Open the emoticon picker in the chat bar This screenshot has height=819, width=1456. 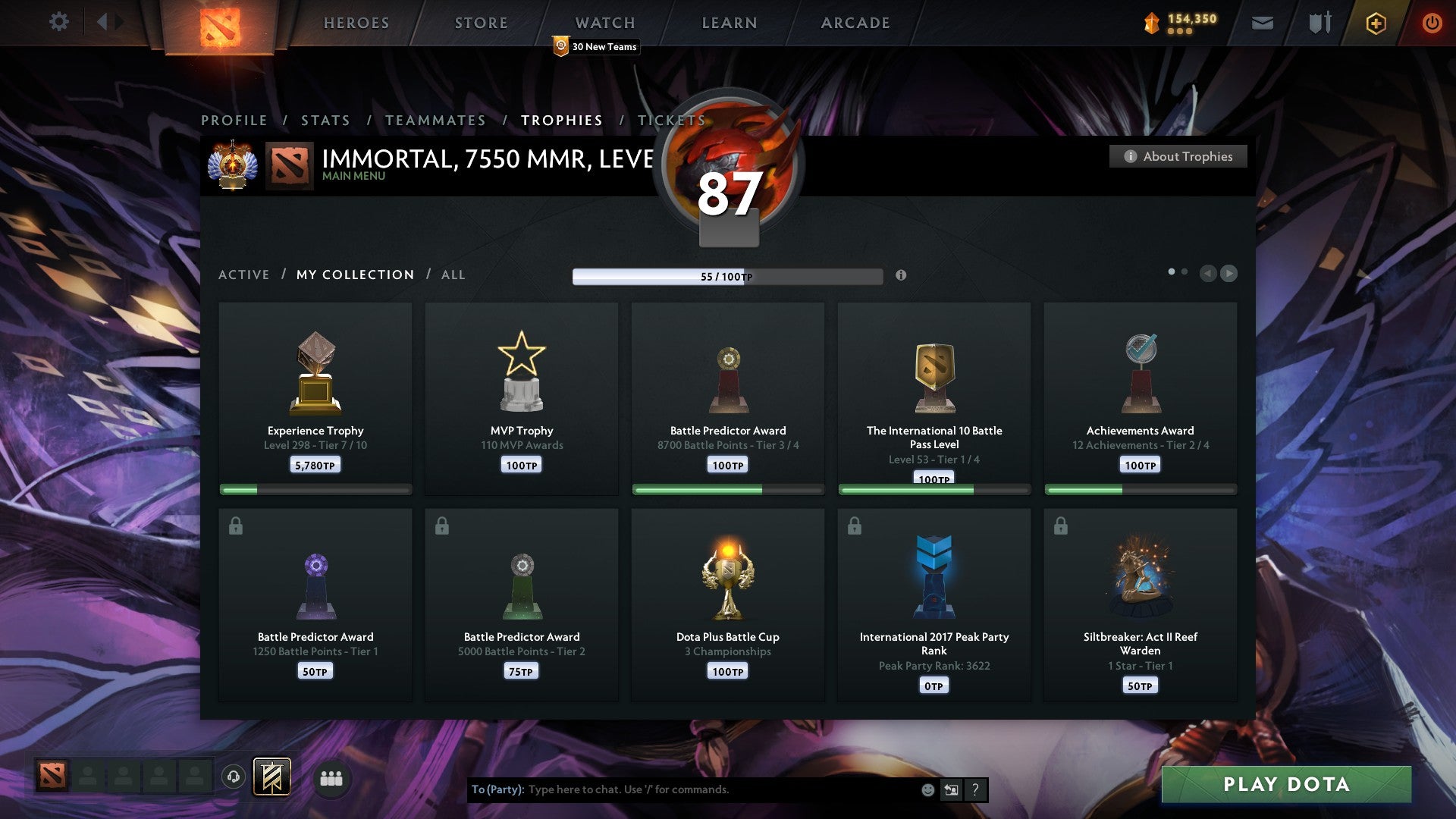(928, 789)
